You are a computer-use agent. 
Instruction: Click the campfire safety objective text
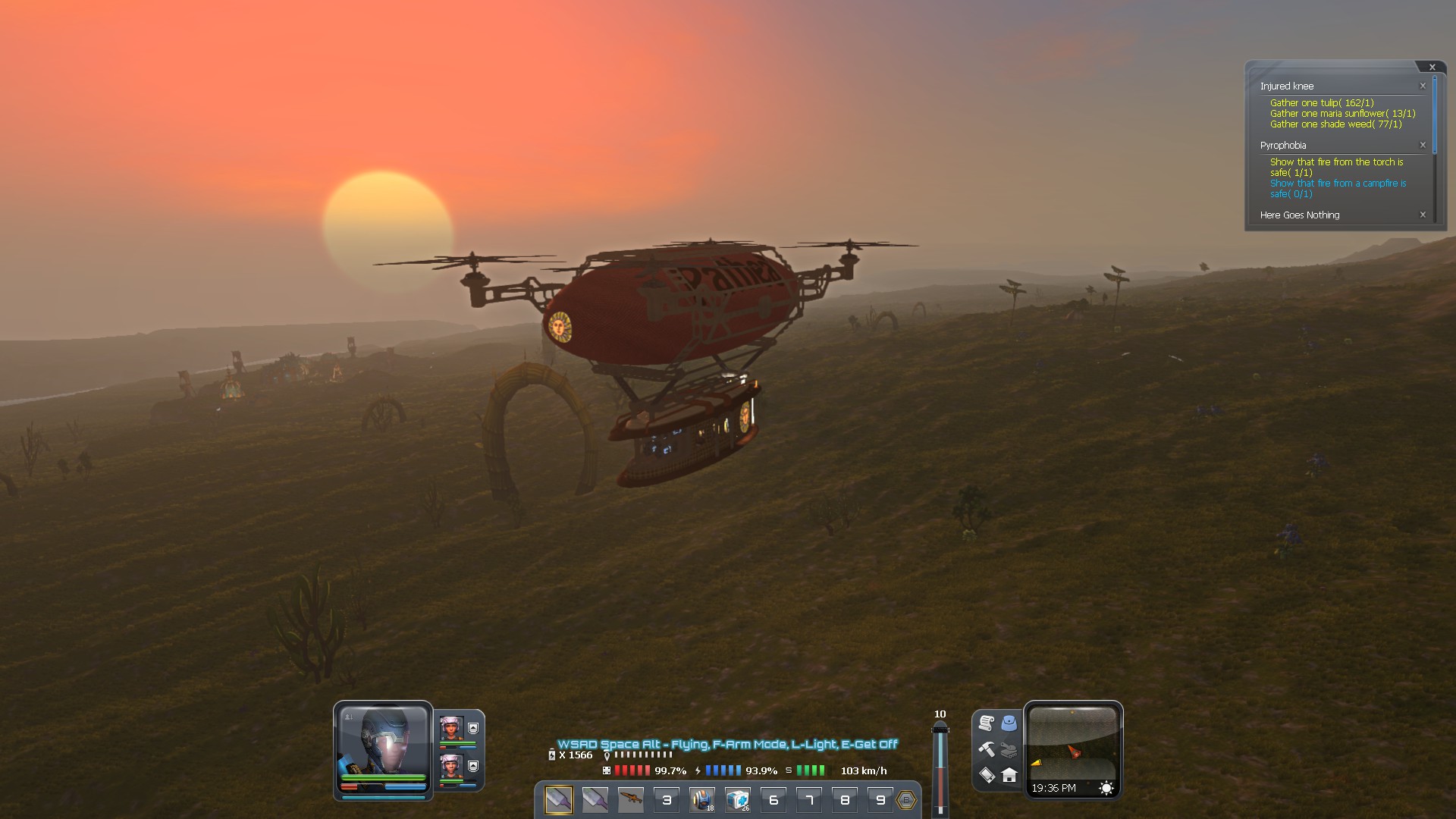[1337, 188]
